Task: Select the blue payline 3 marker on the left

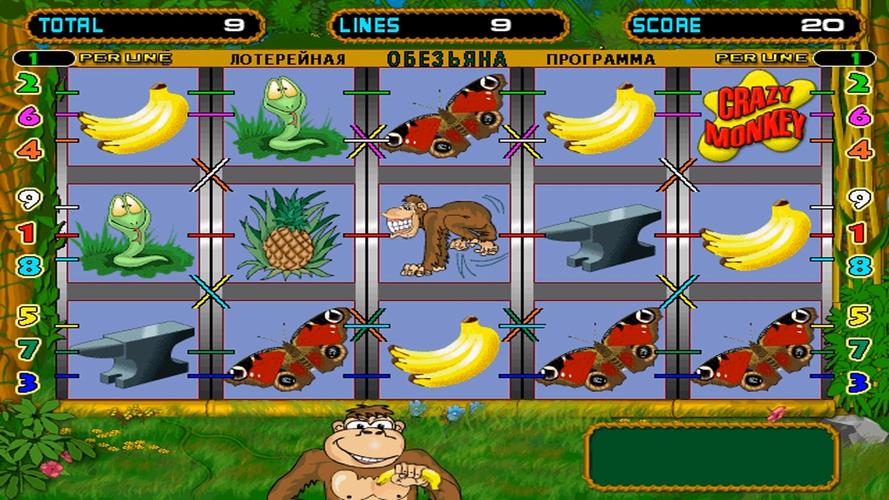Action: [29, 381]
